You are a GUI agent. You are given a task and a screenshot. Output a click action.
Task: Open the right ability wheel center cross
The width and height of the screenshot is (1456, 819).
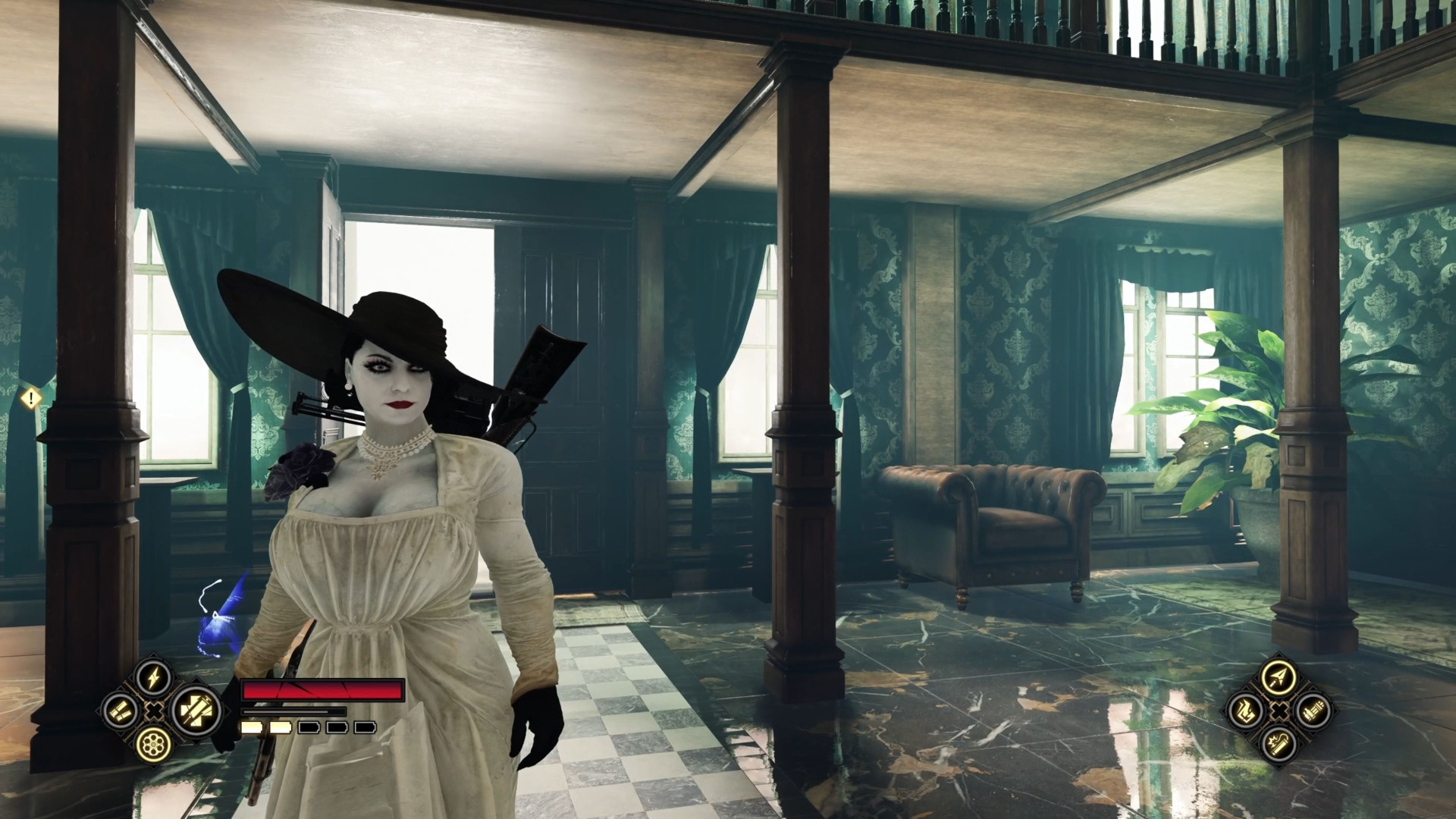1279,712
